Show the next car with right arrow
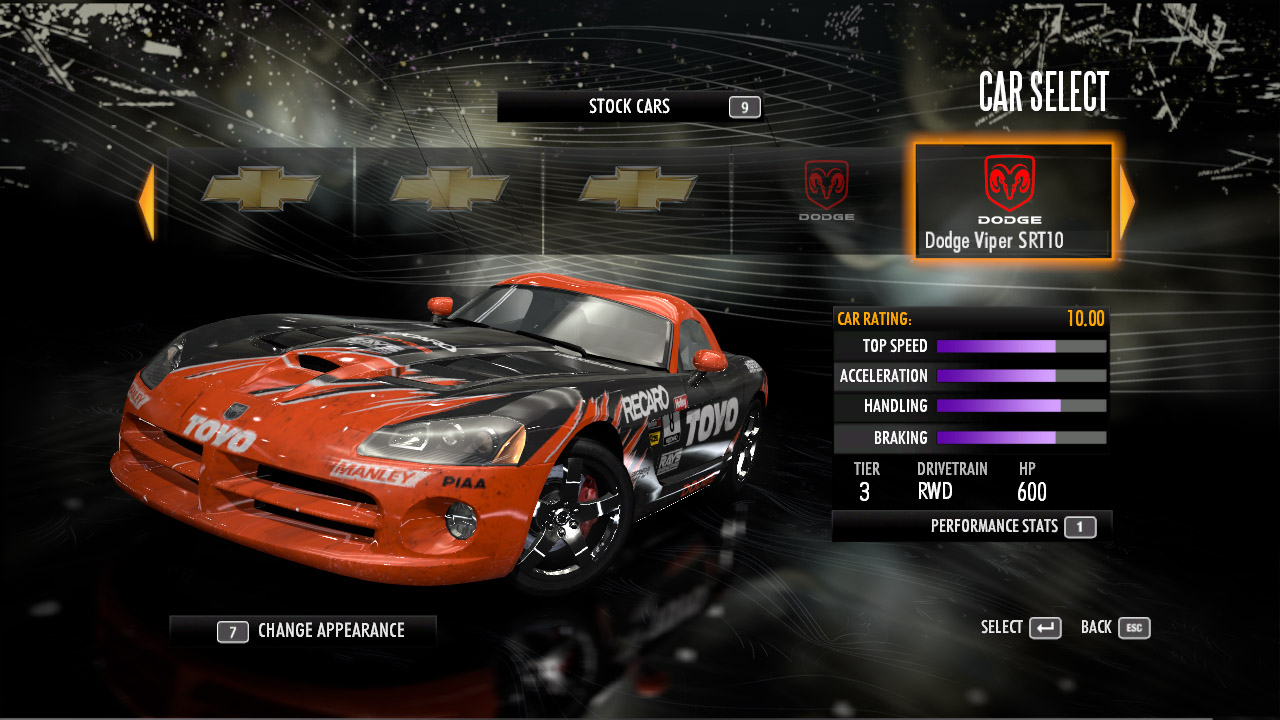This screenshot has width=1280, height=720. (x=1127, y=202)
